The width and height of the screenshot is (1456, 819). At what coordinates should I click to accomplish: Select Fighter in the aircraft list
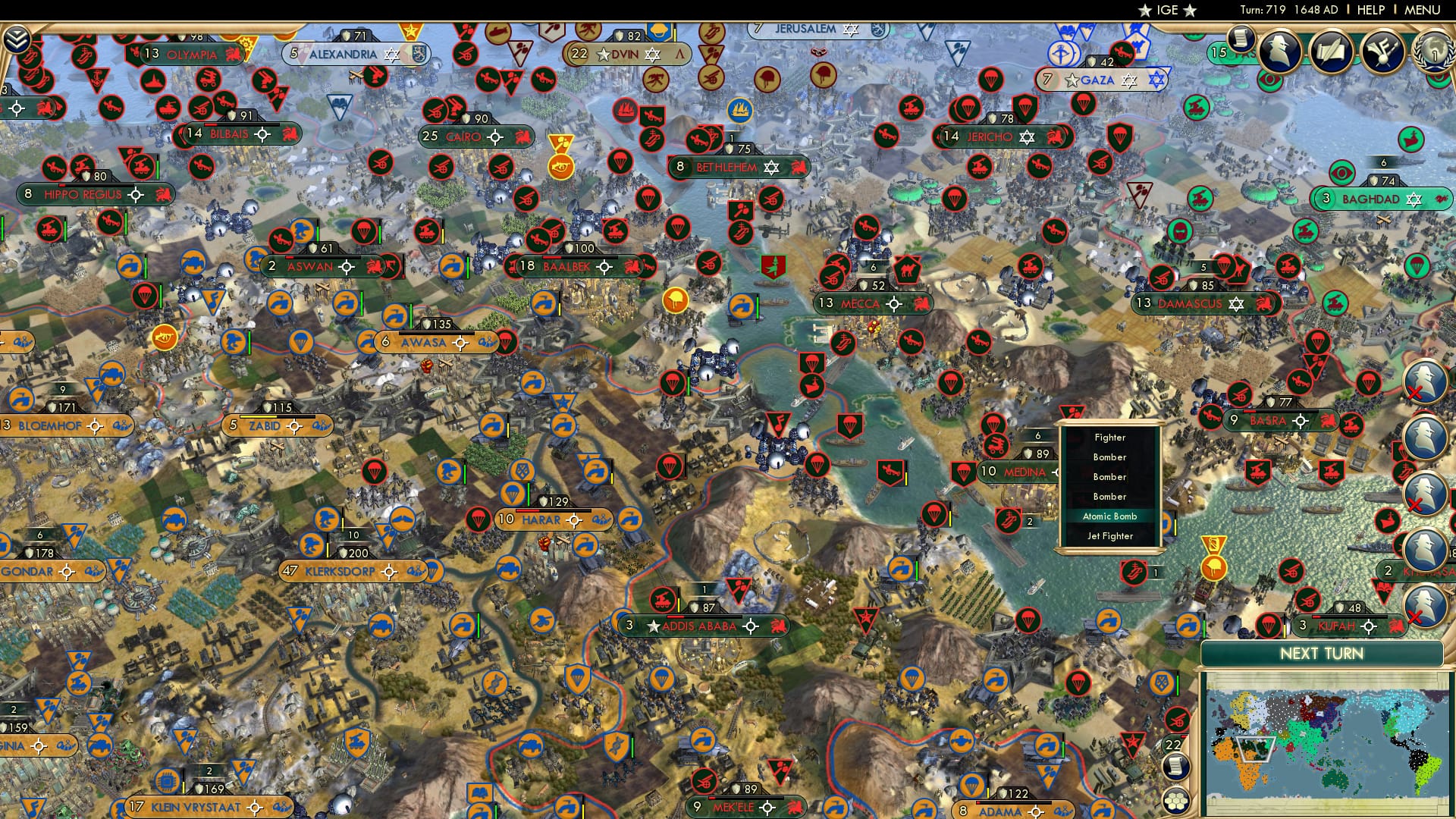click(1110, 438)
